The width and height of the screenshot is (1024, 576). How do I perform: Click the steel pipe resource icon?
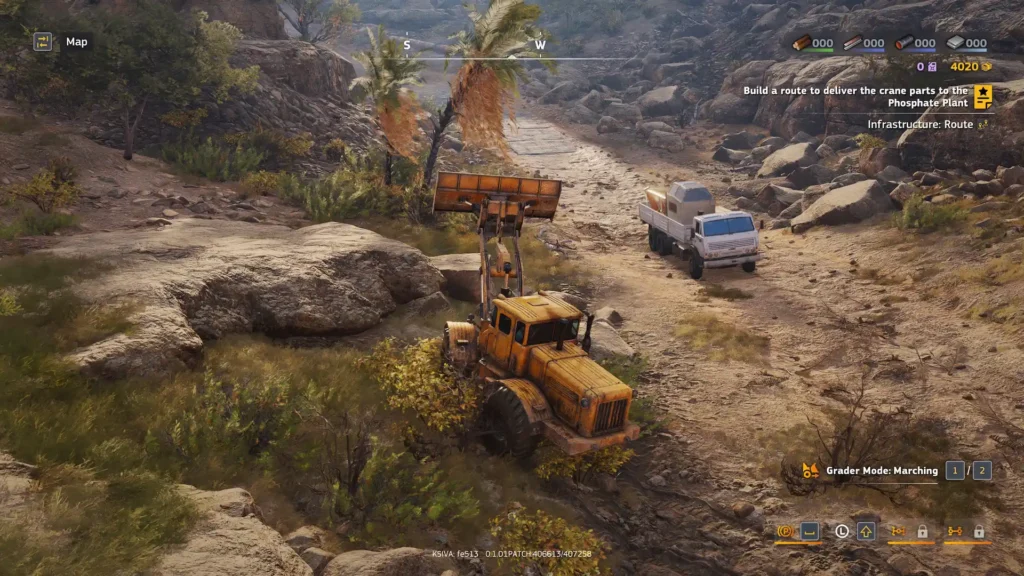point(904,43)
